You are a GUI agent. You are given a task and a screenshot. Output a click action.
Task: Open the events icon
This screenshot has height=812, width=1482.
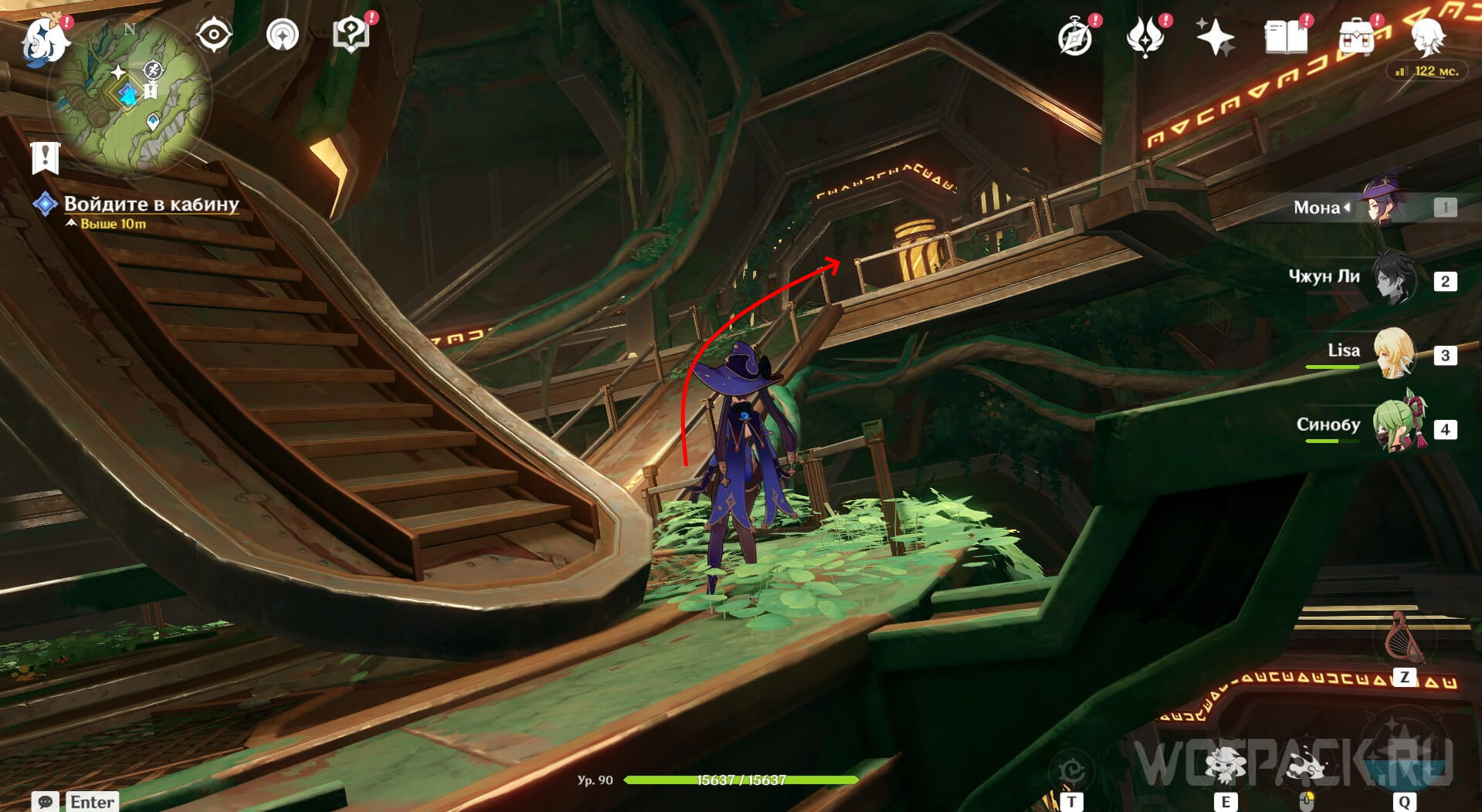point(1145,37)
